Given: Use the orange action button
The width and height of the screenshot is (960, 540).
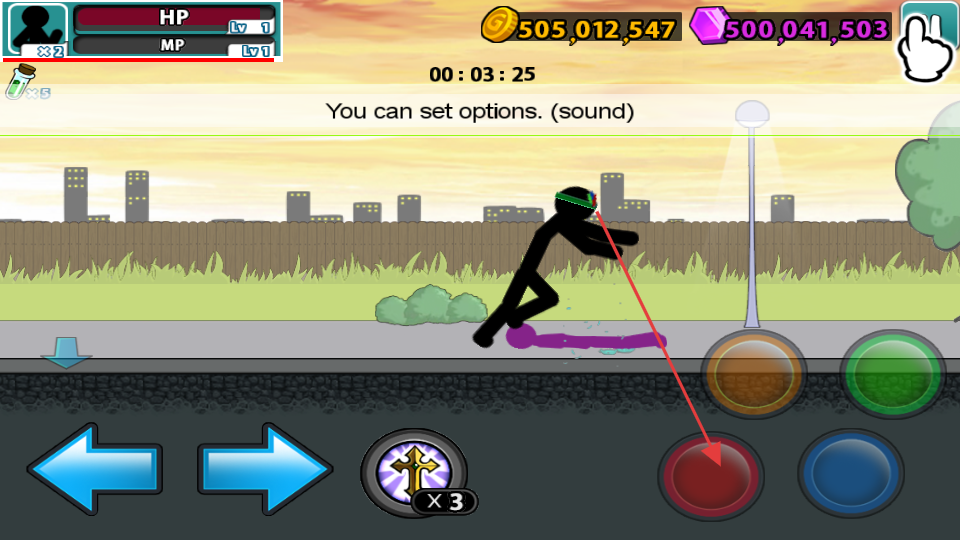Looking at the screenshot, I should [x=752, y=373].
